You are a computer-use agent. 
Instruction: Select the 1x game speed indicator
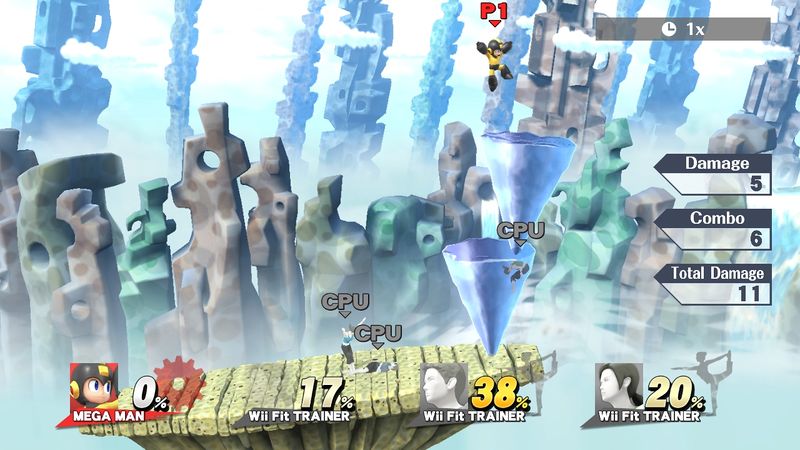tap(682, 29)
